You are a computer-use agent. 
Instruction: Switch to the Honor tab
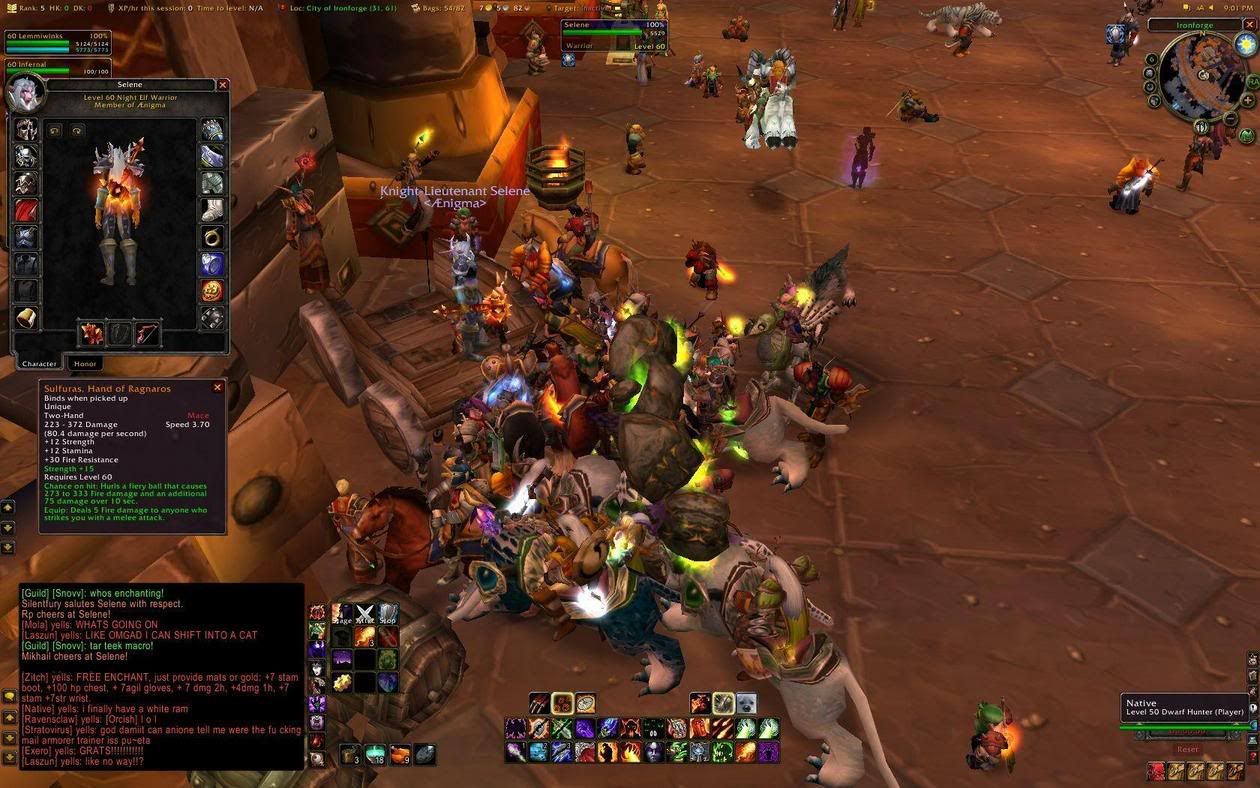[x=85, y=364]
